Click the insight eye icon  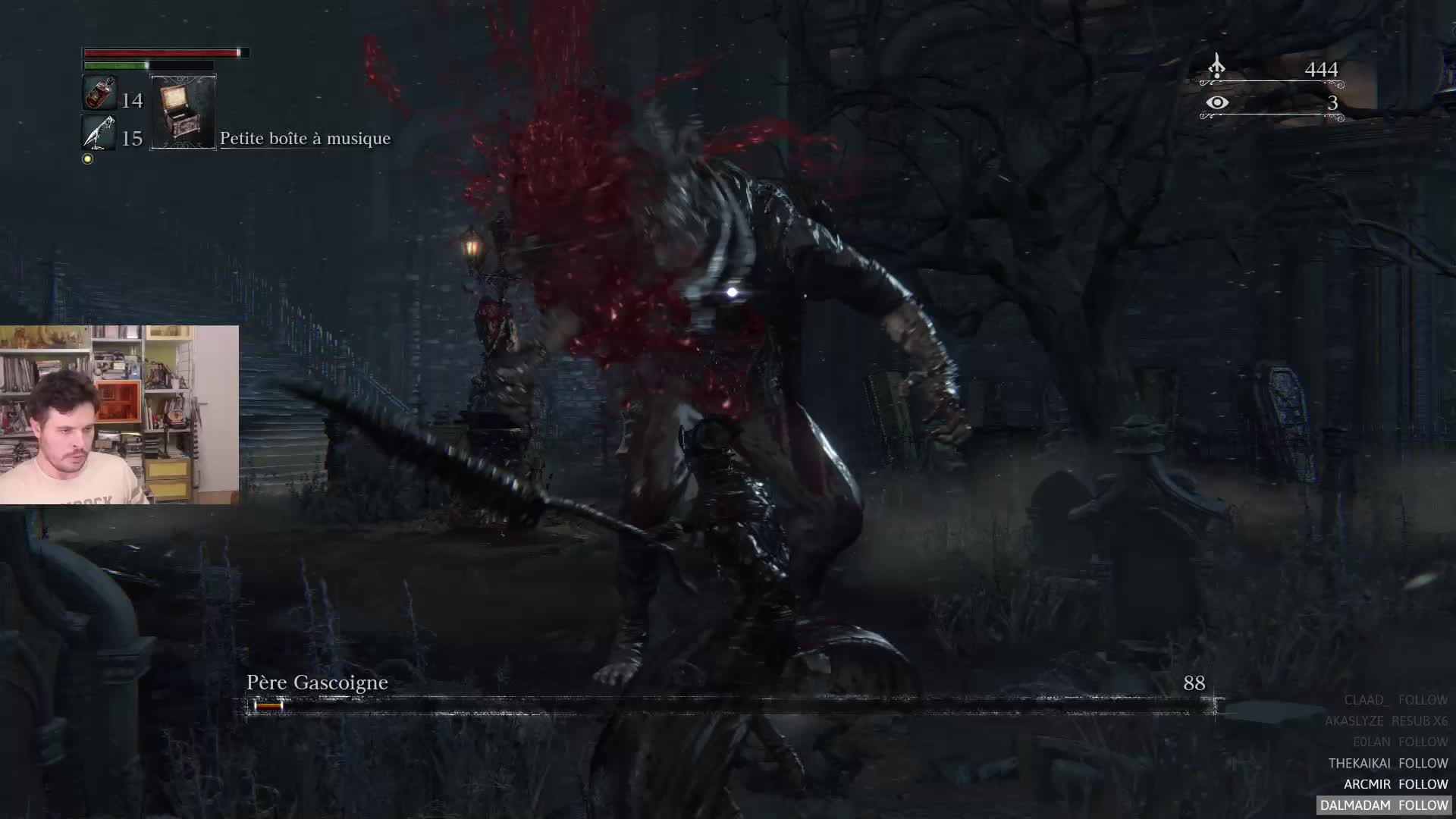pos(1216,102)
